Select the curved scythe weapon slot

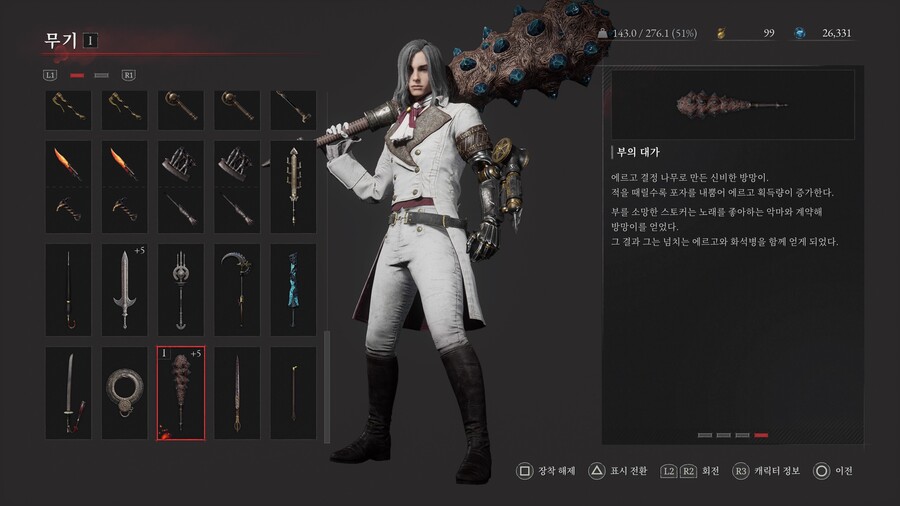point(237,290)
